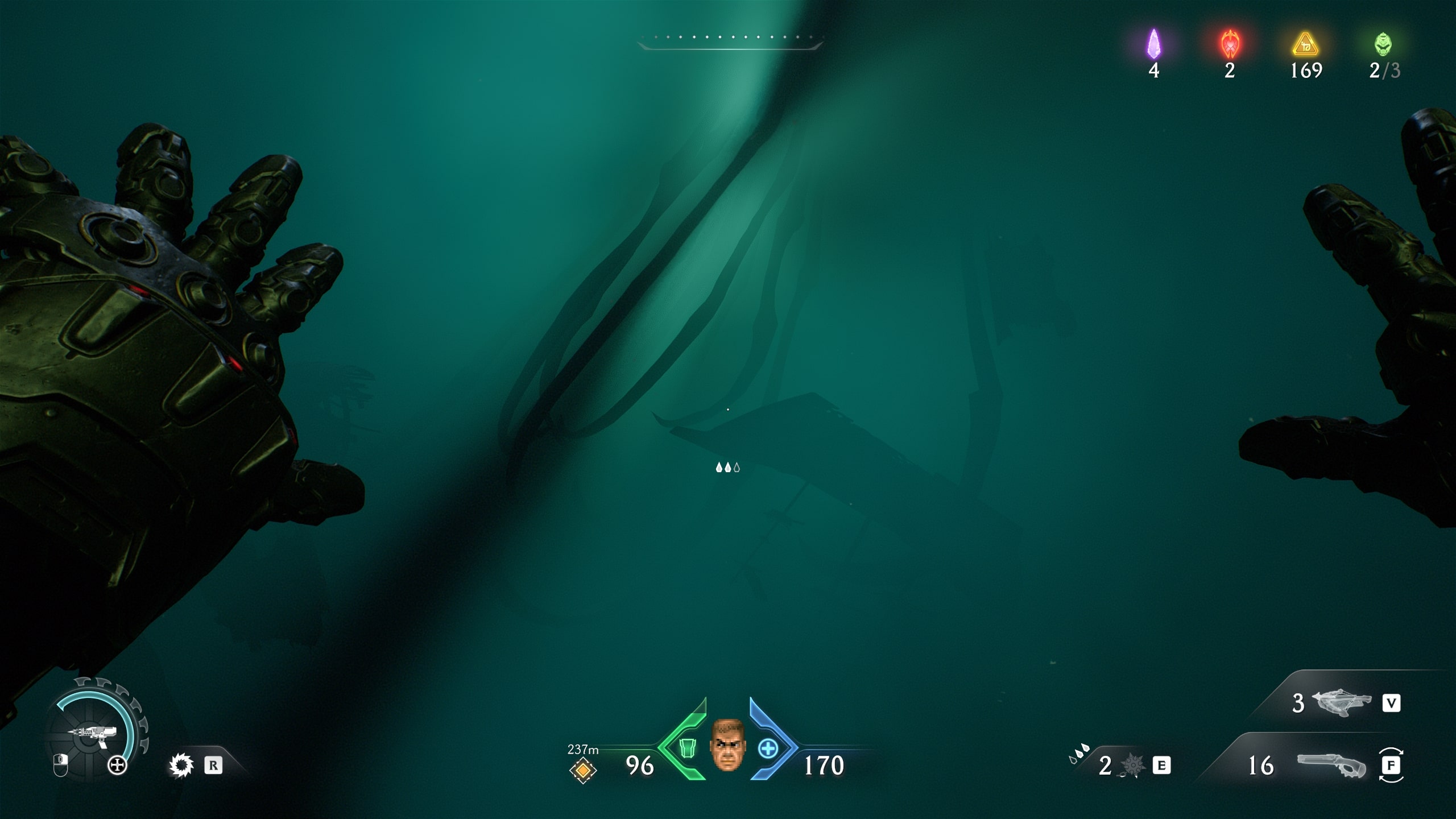Click the compass bar at the top
The width and height of the screenshot is (1456, 819).
pos(730,41)
